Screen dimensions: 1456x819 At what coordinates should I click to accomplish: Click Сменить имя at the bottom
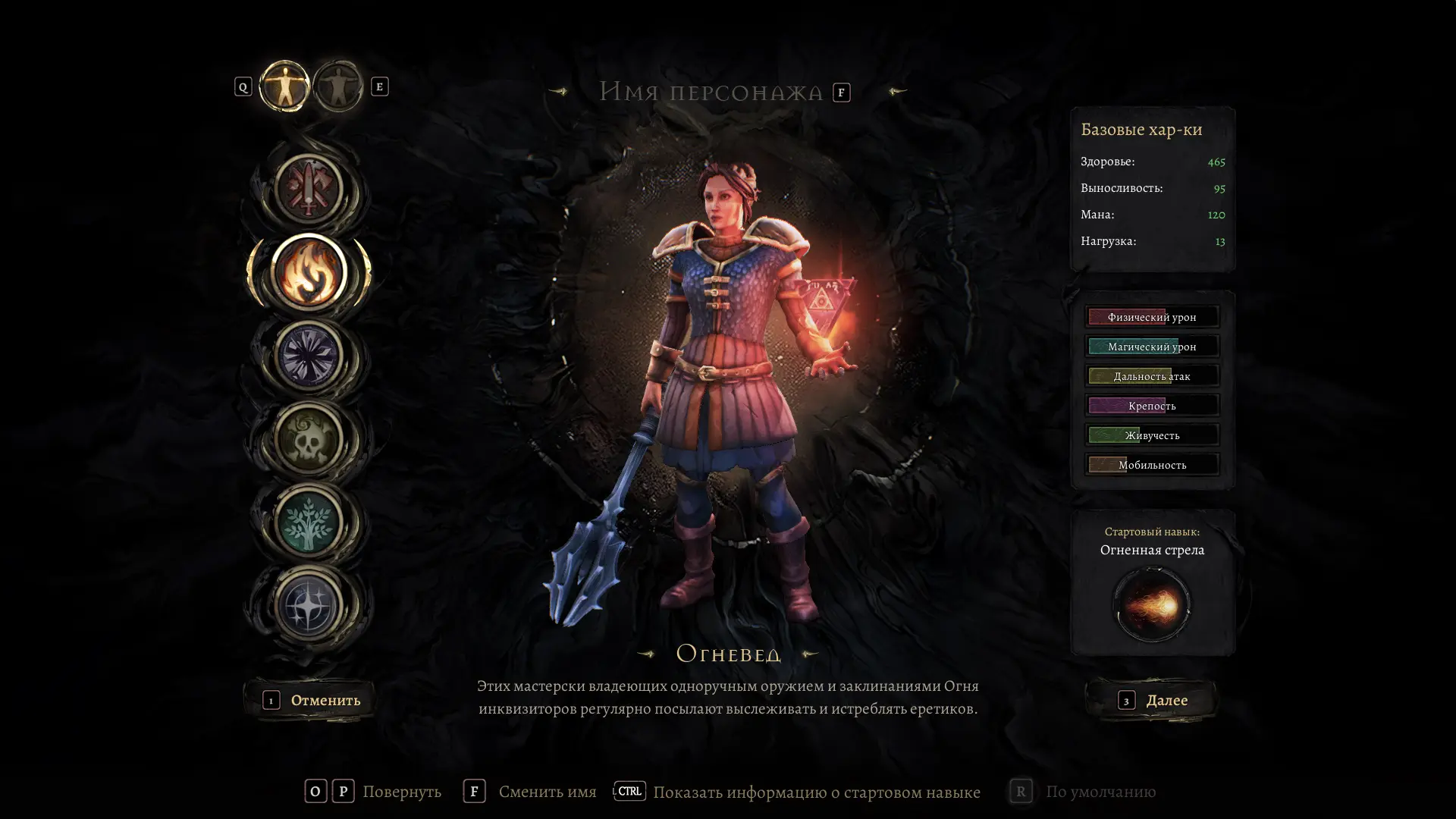tap(546, 792)
